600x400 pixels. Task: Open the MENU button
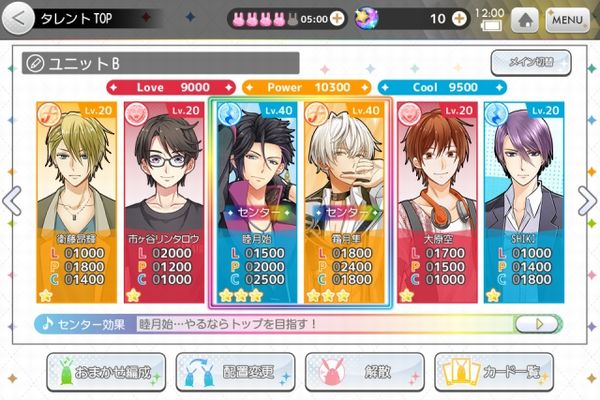566,19
